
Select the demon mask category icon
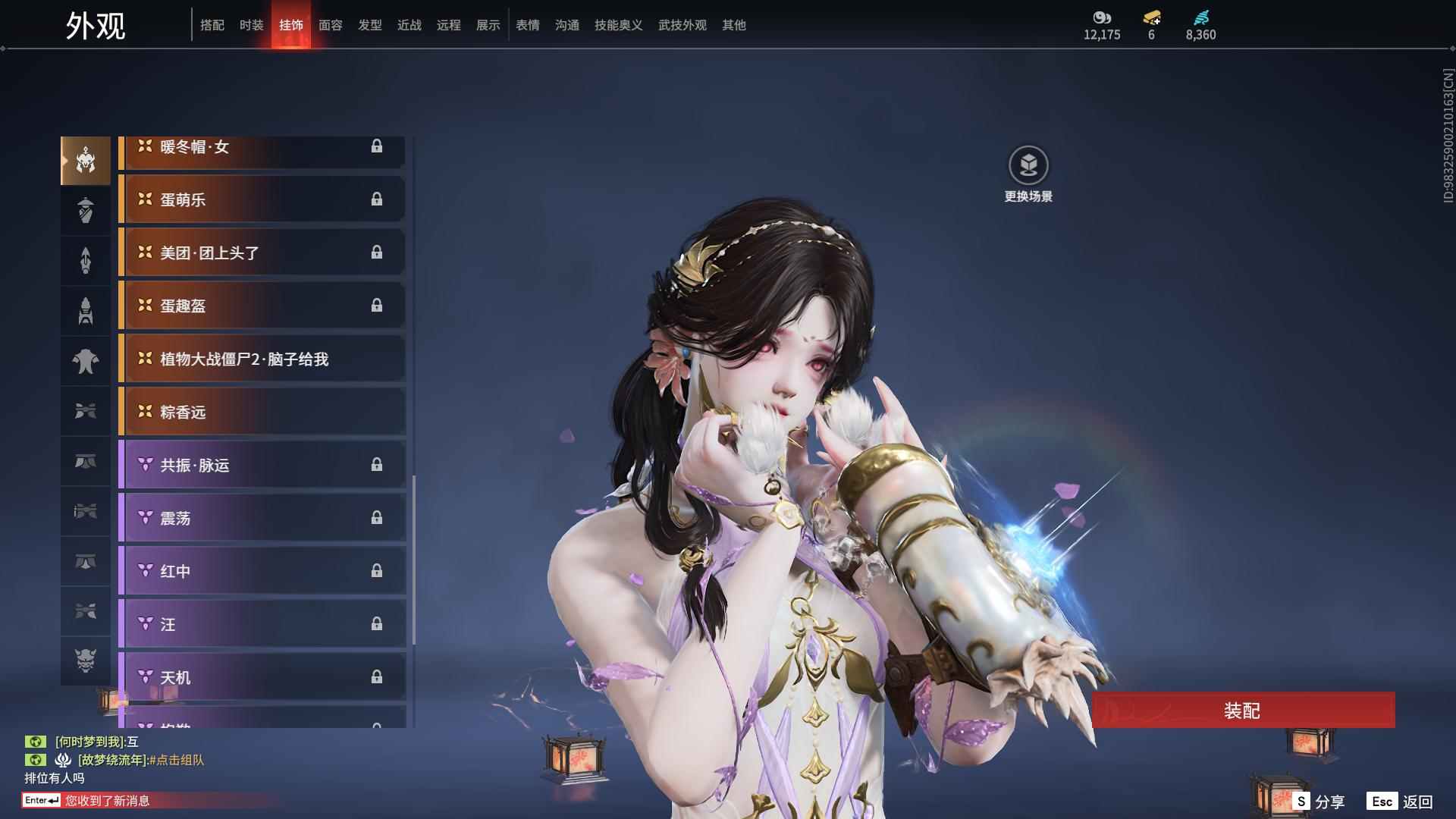pos(86,661)
